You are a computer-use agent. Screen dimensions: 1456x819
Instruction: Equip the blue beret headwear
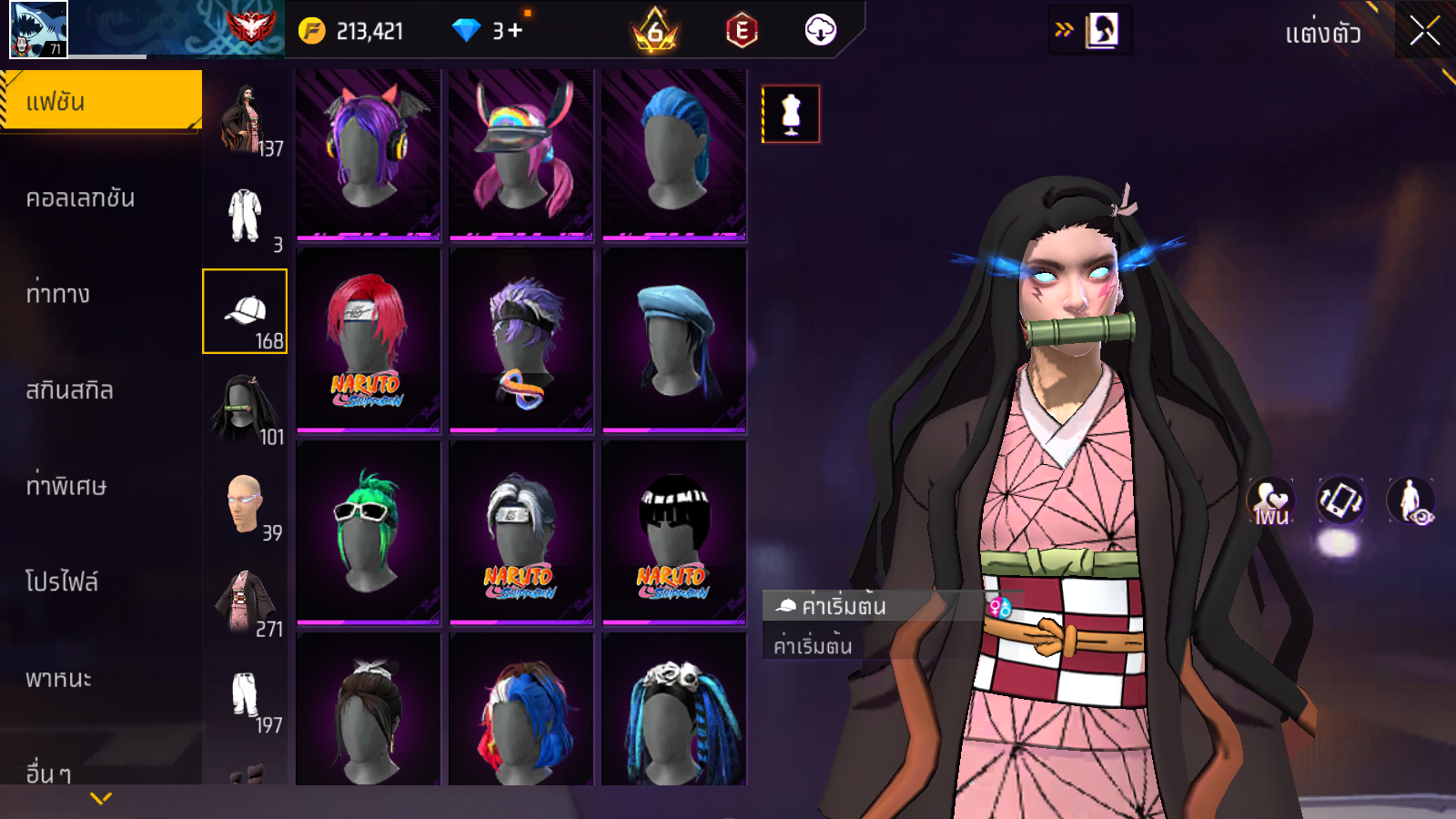pos(674,340)
